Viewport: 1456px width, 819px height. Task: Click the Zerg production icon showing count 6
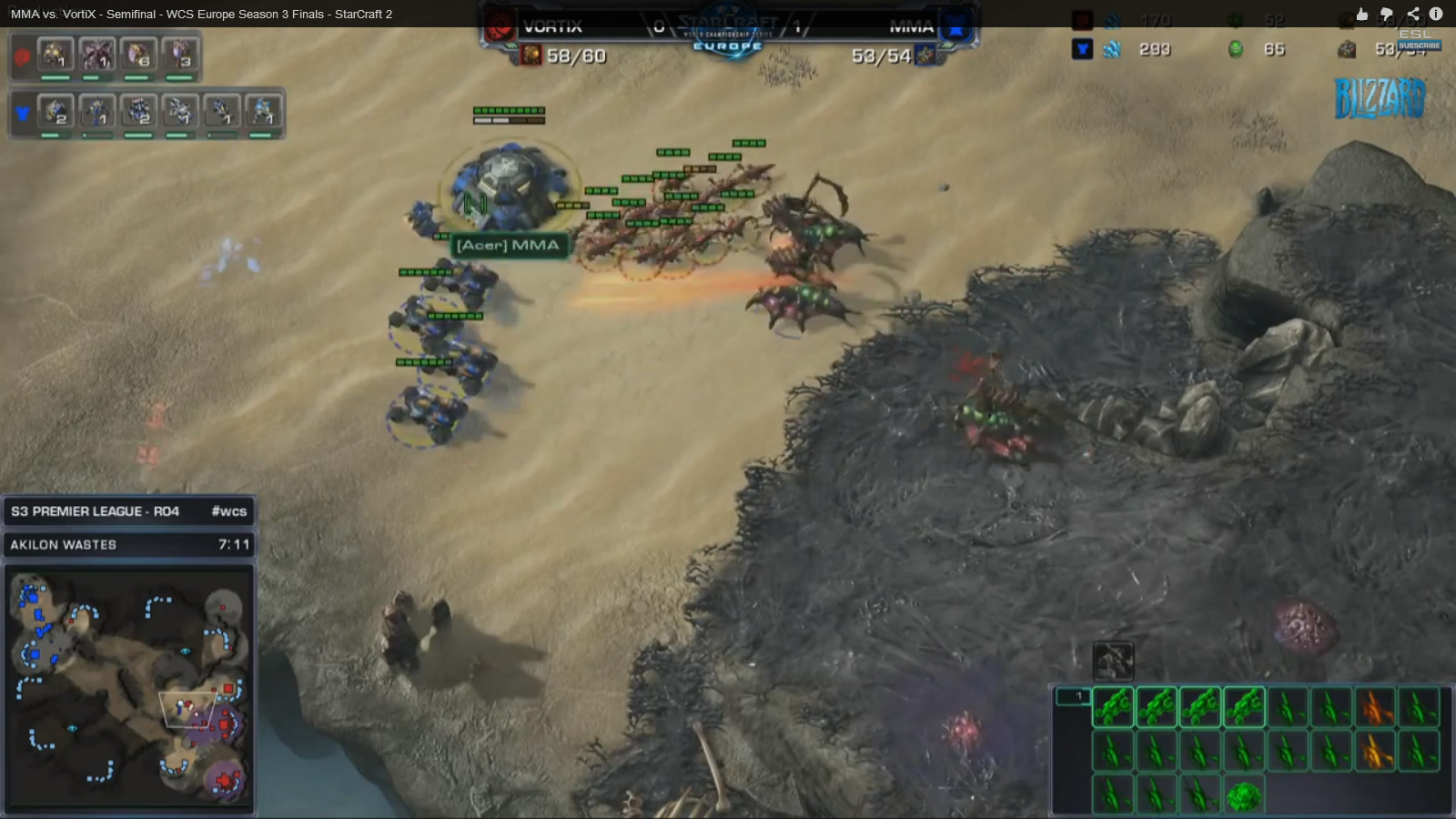[x=138, y=56]
